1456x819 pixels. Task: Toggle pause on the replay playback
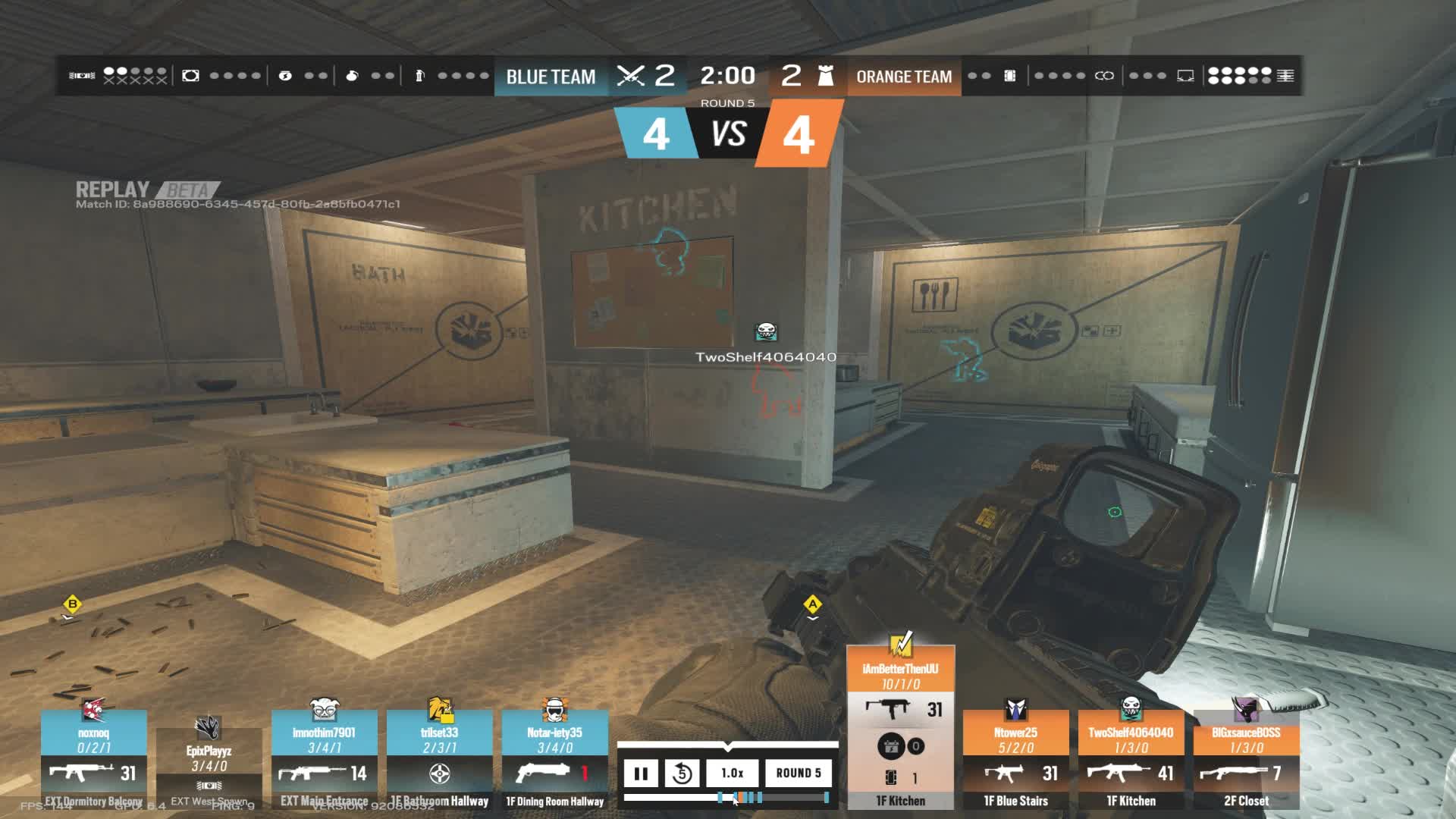point(641,774)
